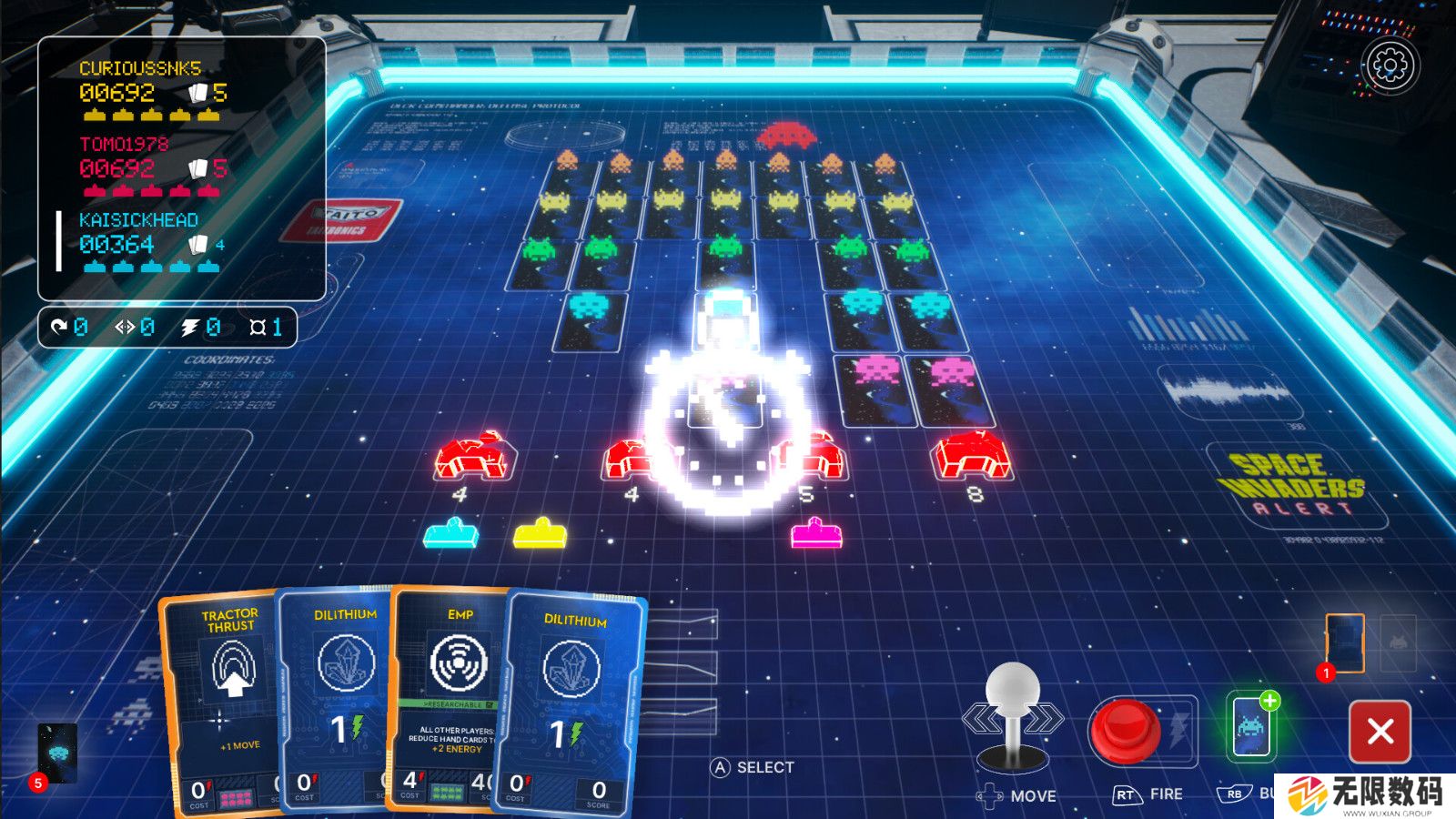This screenshot has height=819, width=1456.
Task: View the discard pile with the 1 badge
Action: (1345, 644)
